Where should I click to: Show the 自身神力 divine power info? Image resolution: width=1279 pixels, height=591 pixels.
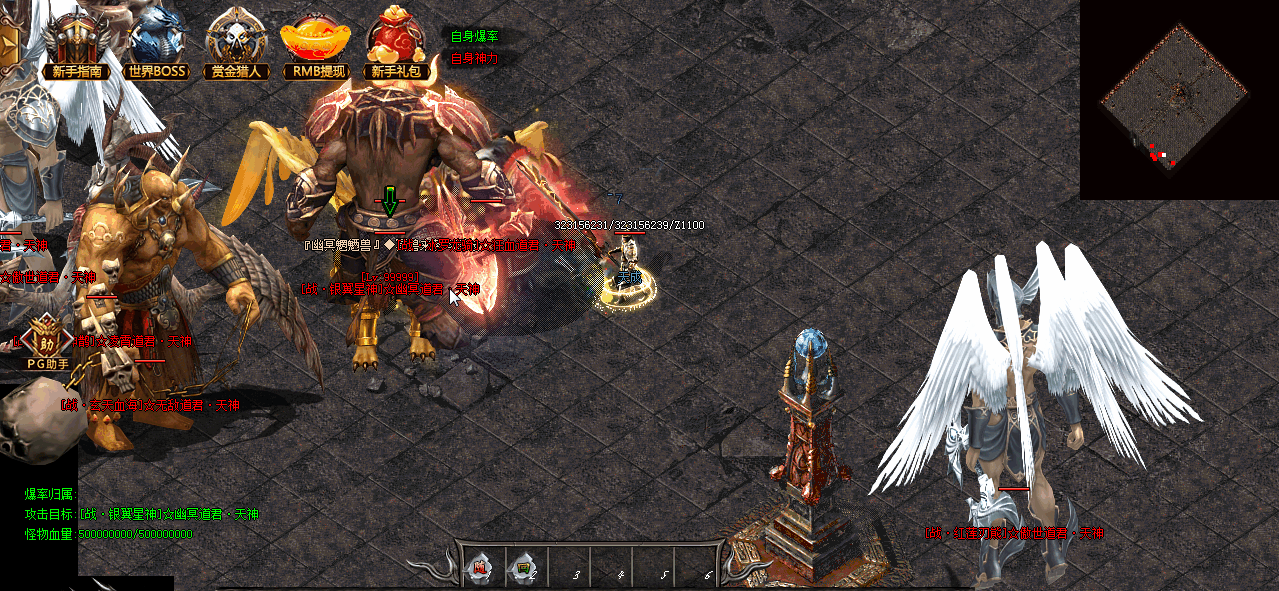[474, 58]
